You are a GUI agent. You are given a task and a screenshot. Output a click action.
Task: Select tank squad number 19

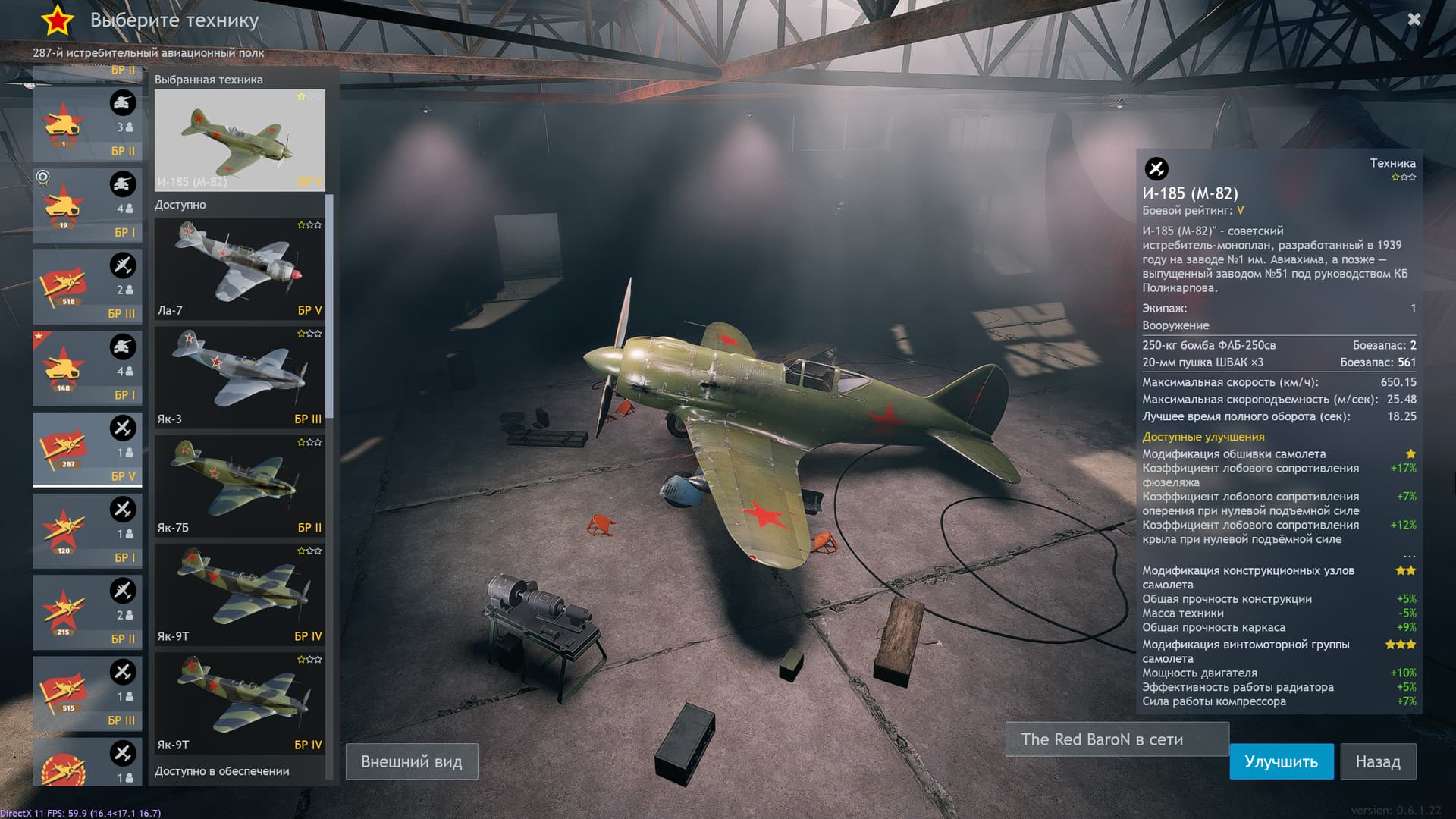(x=87, y=206)
